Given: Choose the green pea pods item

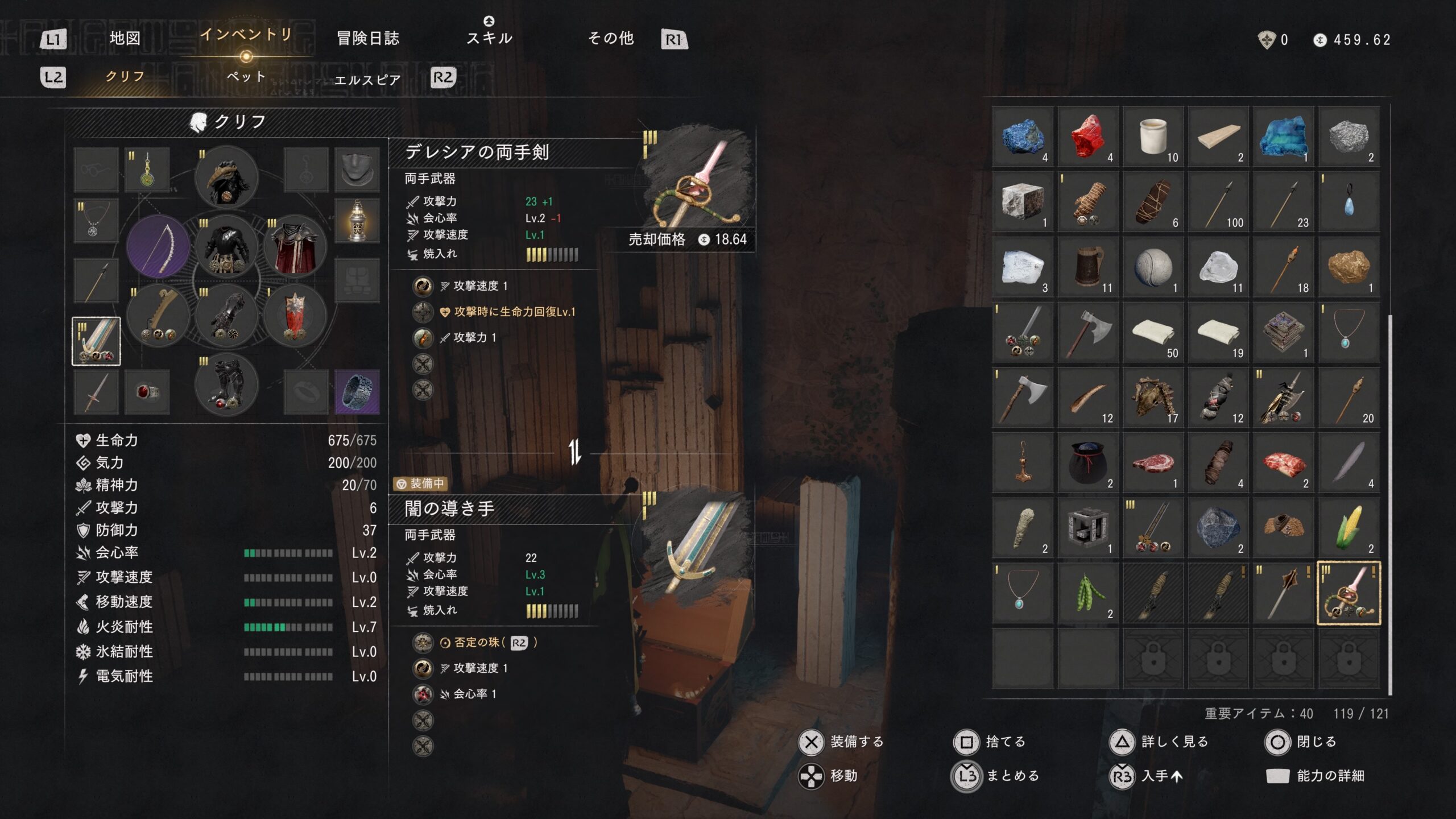Looking at the screenshot, I should pyautogui.click(x=1087, y=593).
